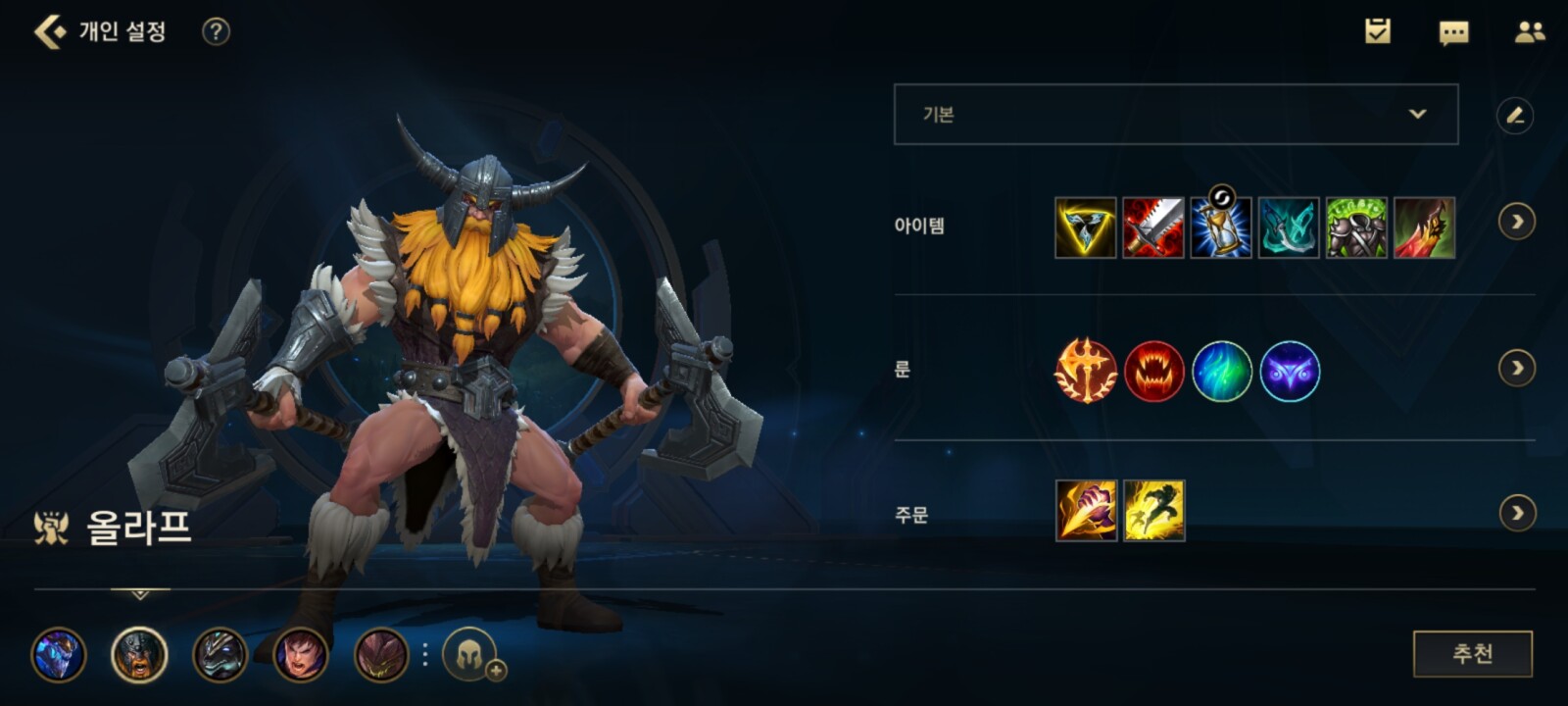Open the 룬 arrow button
This screenshot has height=706, width=1568.
1517,369
